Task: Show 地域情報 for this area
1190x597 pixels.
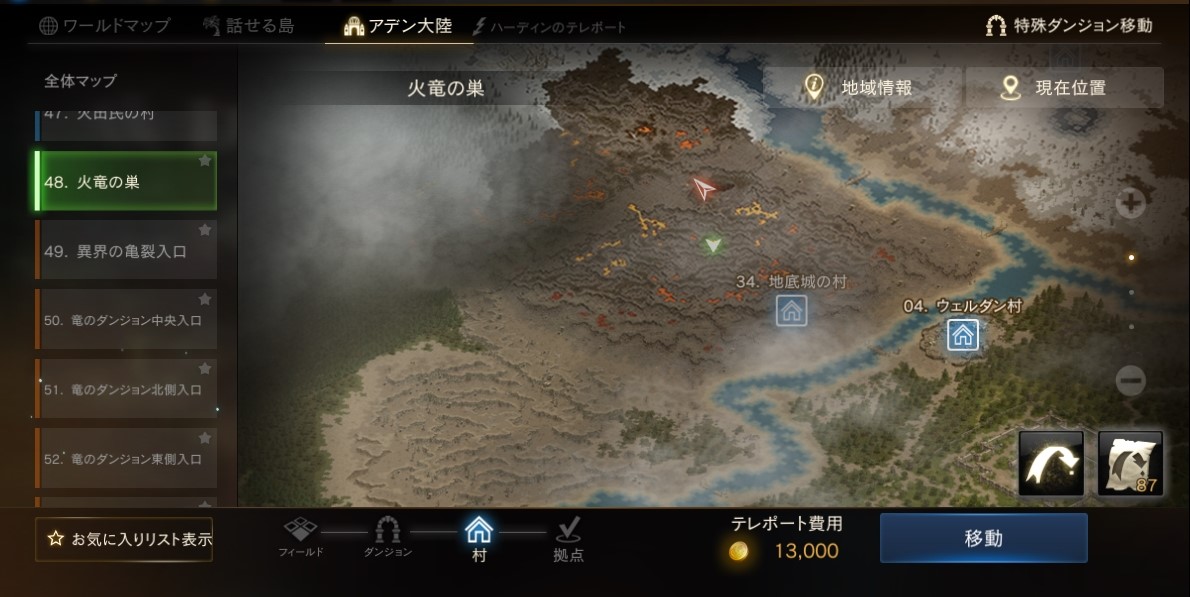Action: pos(862,88)
